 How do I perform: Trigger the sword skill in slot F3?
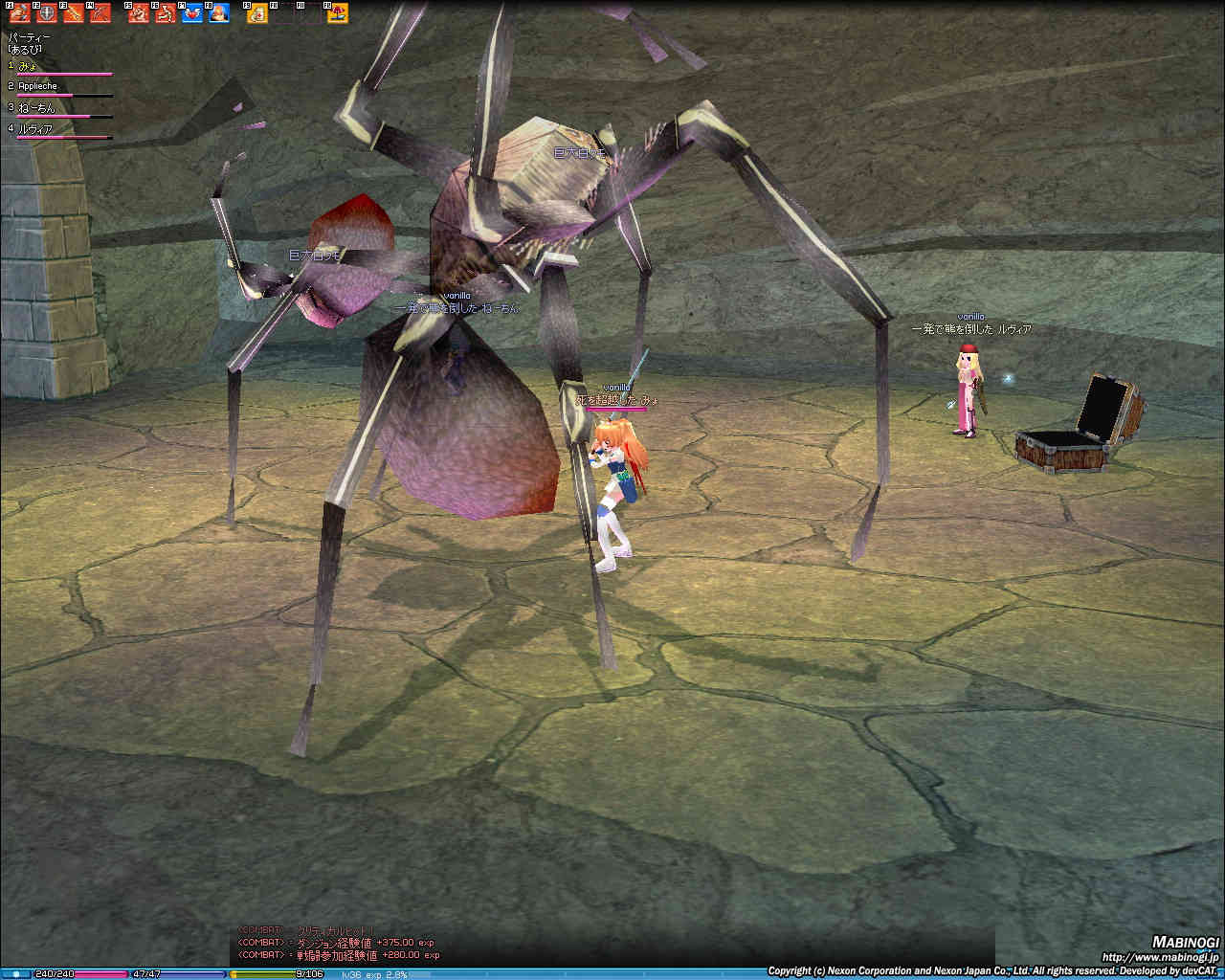pos(73,13)
